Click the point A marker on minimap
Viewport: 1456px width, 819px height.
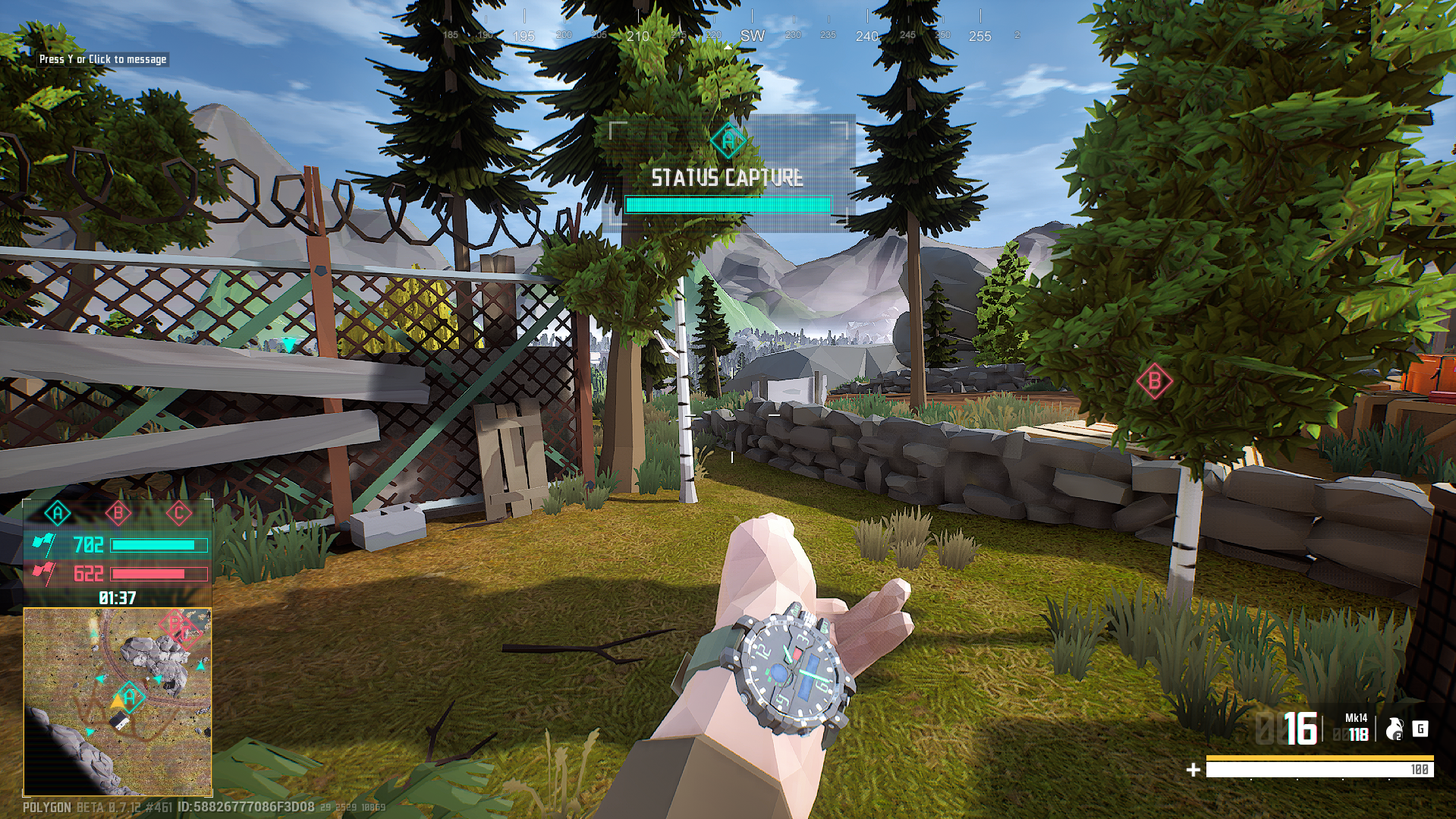pos(131,696)
